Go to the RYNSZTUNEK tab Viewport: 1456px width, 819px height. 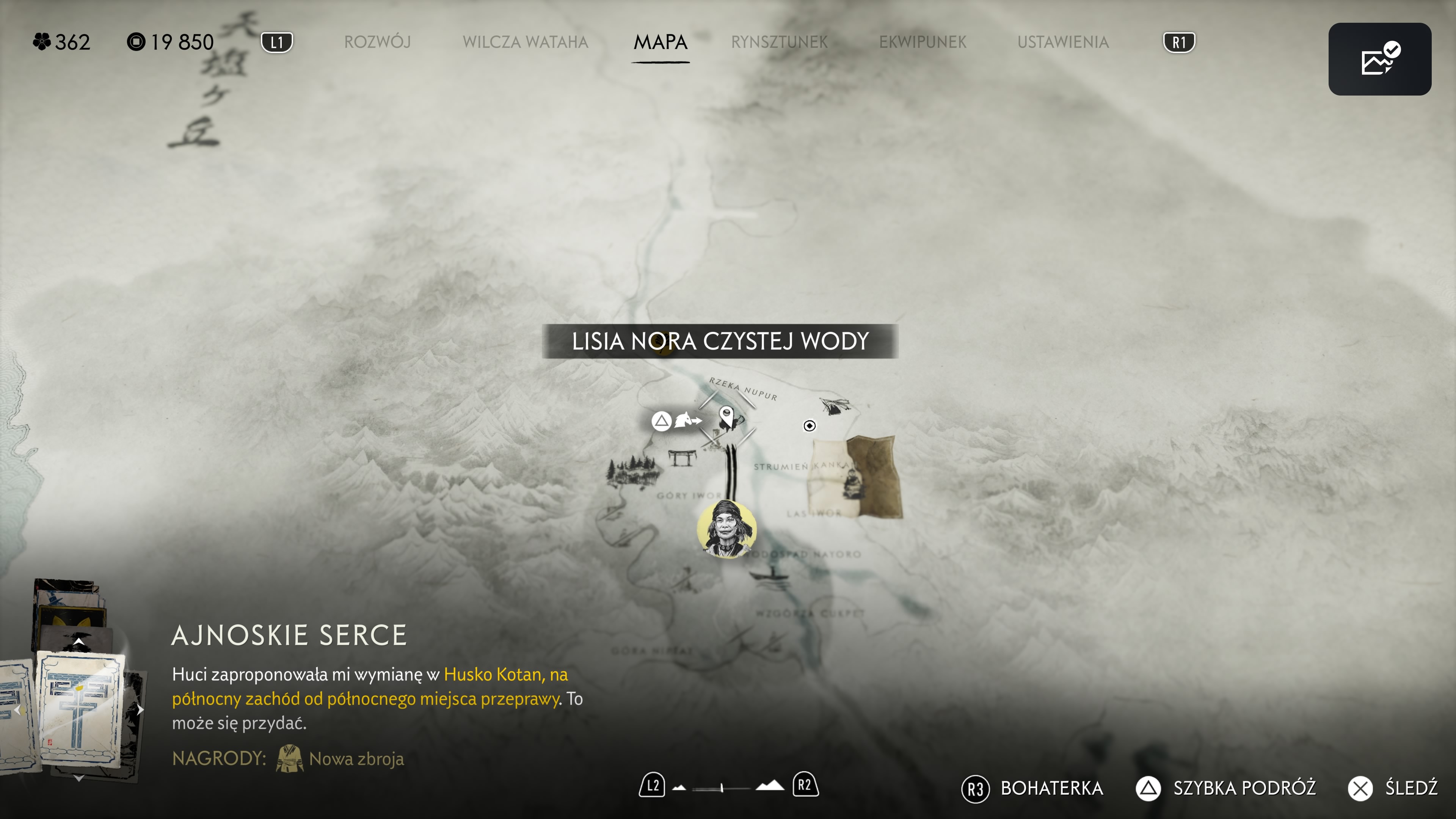point(779,42)
